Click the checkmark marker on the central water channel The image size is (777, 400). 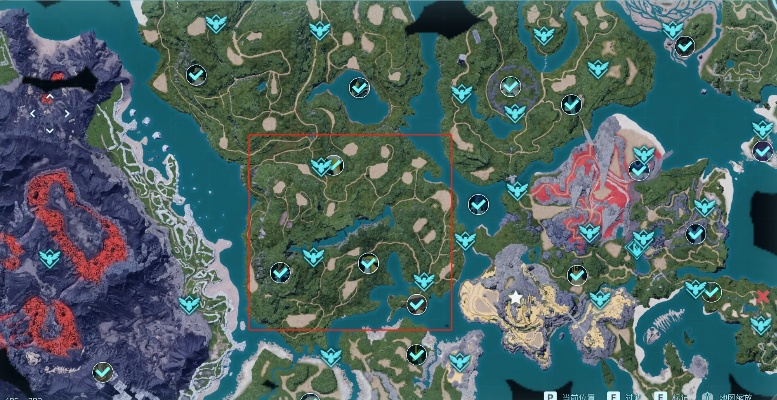[x=478, y=204]
